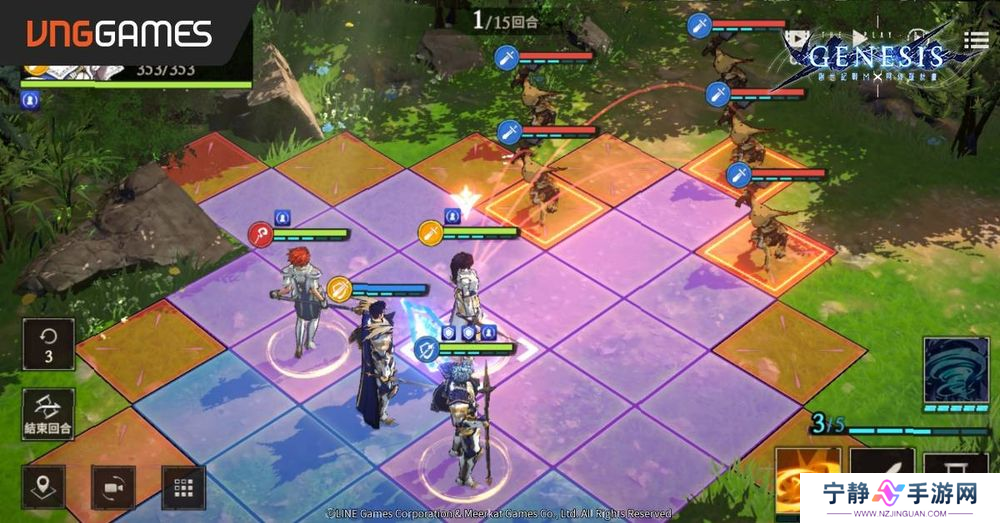Select the dark-caped swordsman unit
The width and height of the screenshot is (1000, 523).
[375, 365]
